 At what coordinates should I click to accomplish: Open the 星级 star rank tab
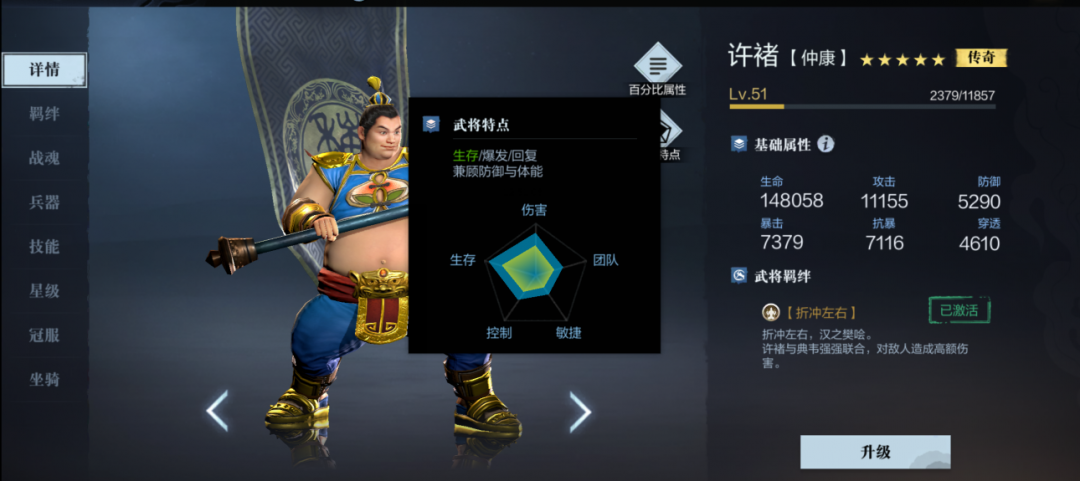[44, 291]
